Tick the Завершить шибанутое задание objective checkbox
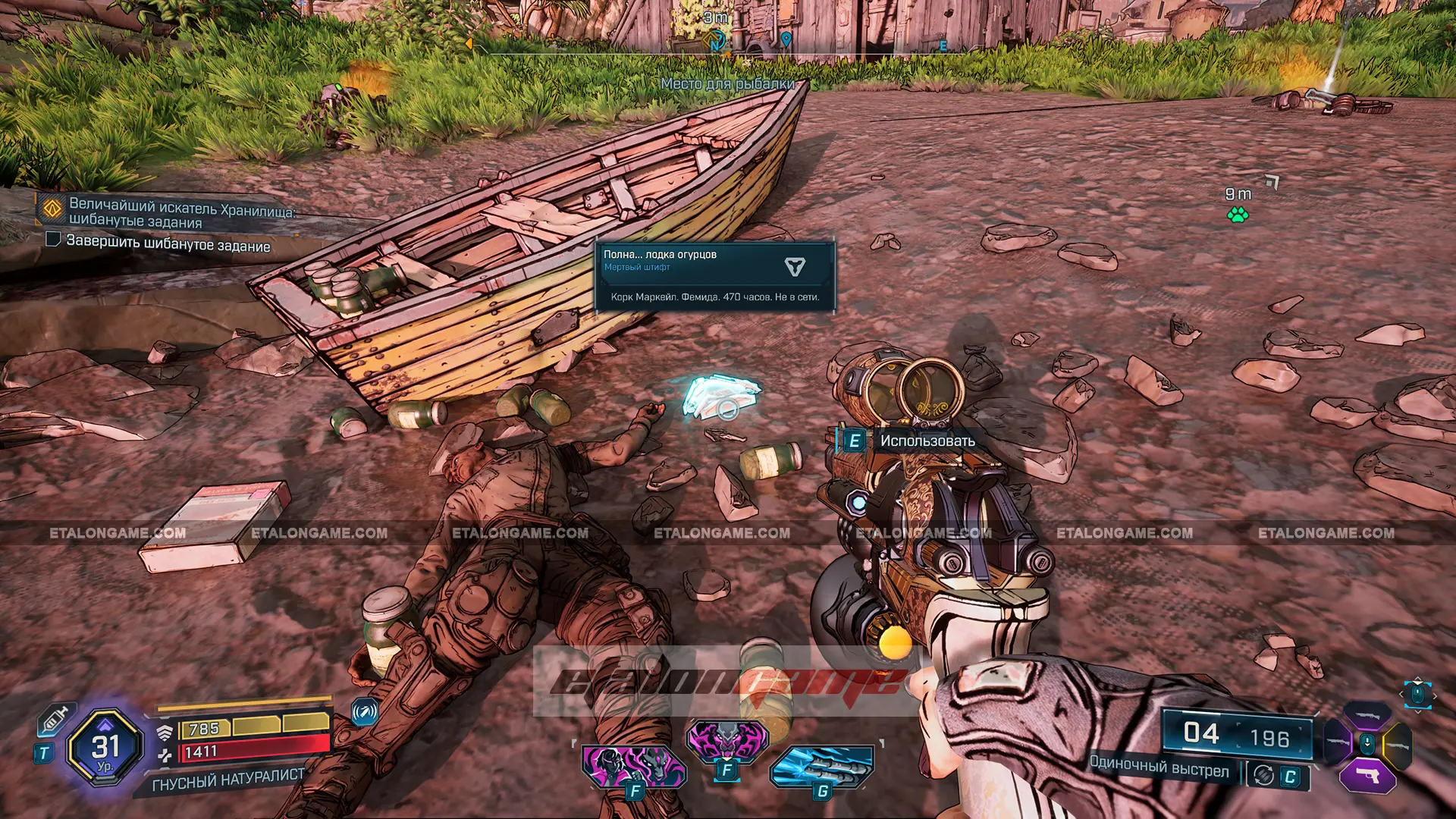Image resolution: width=1456 pixels, height=819 pixels. [53, 240]
